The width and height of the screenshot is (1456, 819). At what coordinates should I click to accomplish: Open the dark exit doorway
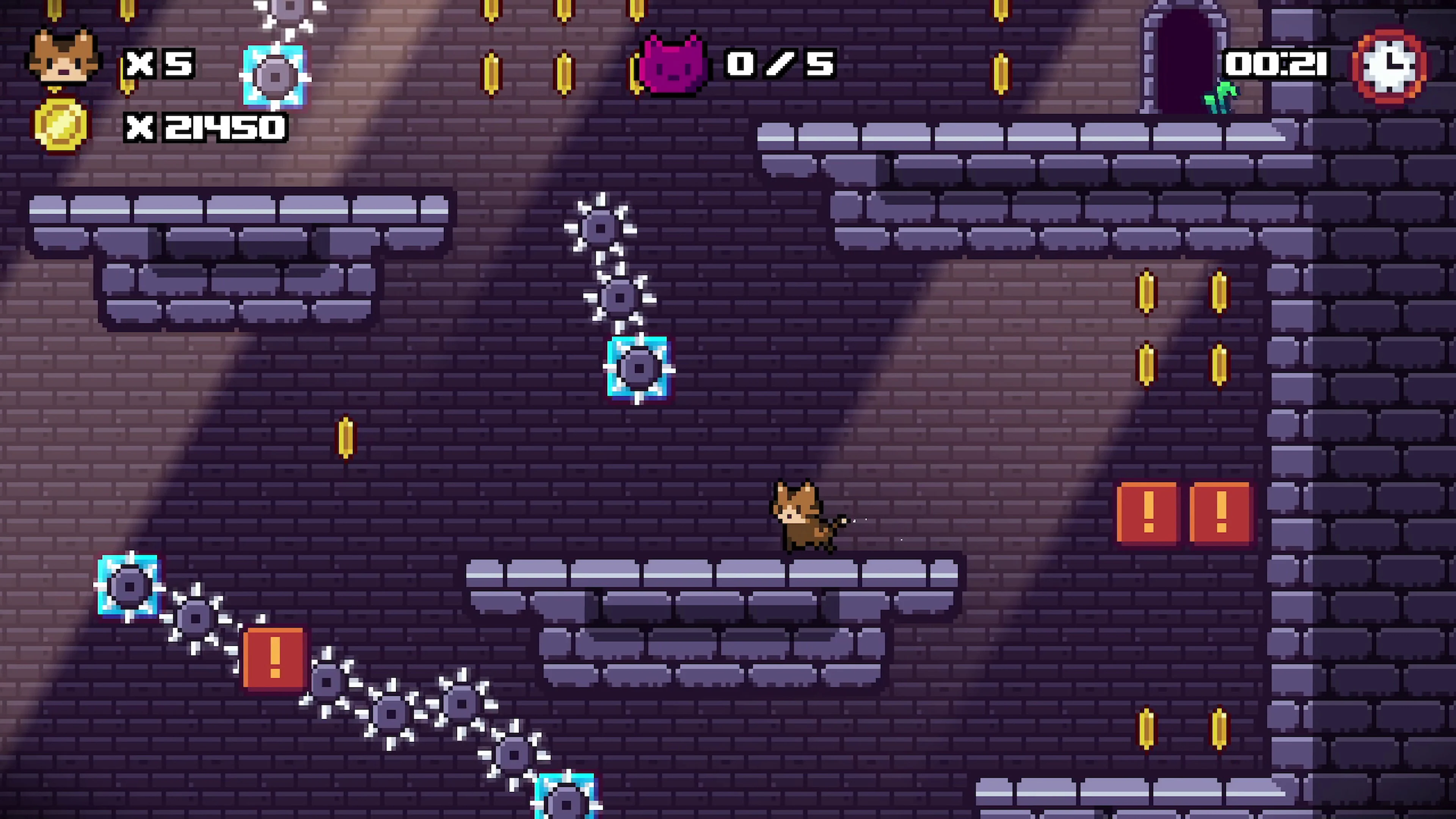(1186, 60)
